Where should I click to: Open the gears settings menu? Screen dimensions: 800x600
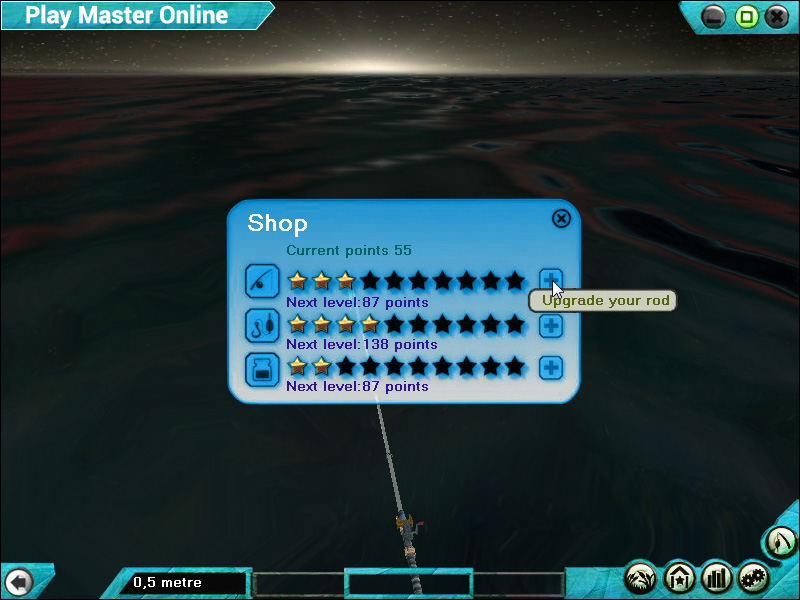753,577
